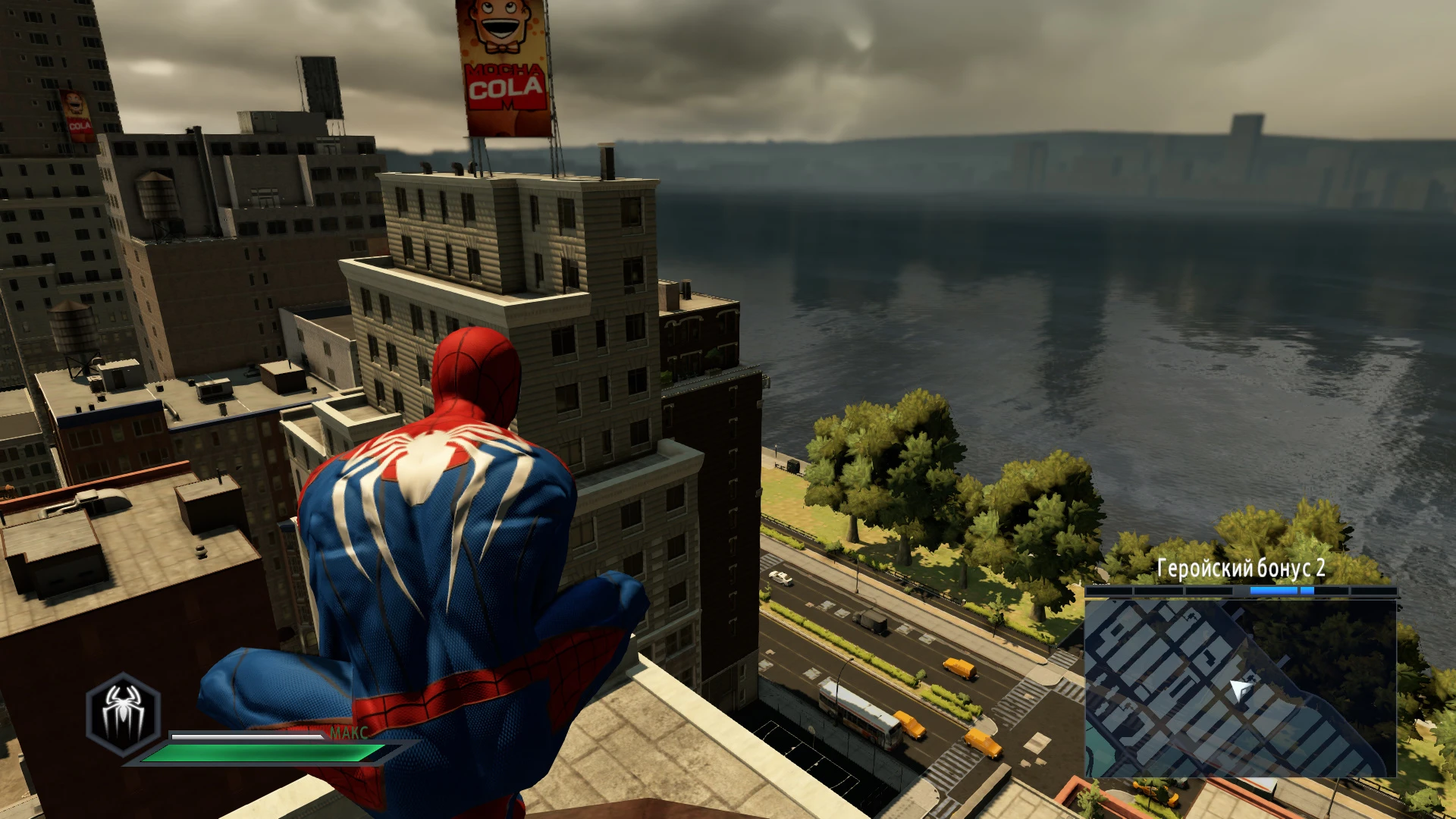Viewport: 1456px width, 819px height.
Task: Toggle the filled blue experience segment
Action: point(1272,591)
